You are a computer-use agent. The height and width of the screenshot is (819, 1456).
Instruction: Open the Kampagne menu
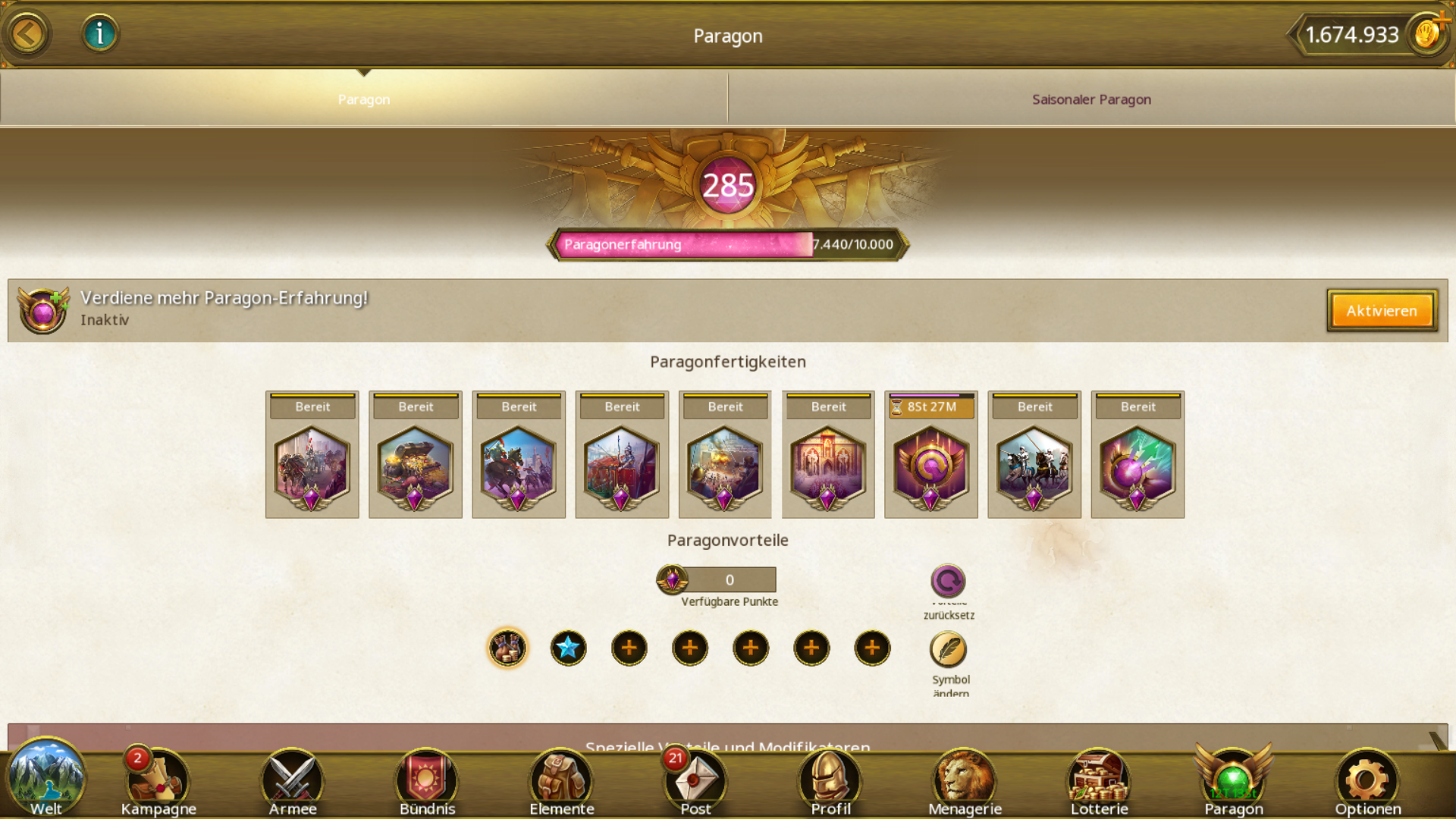tap(158, 783)
